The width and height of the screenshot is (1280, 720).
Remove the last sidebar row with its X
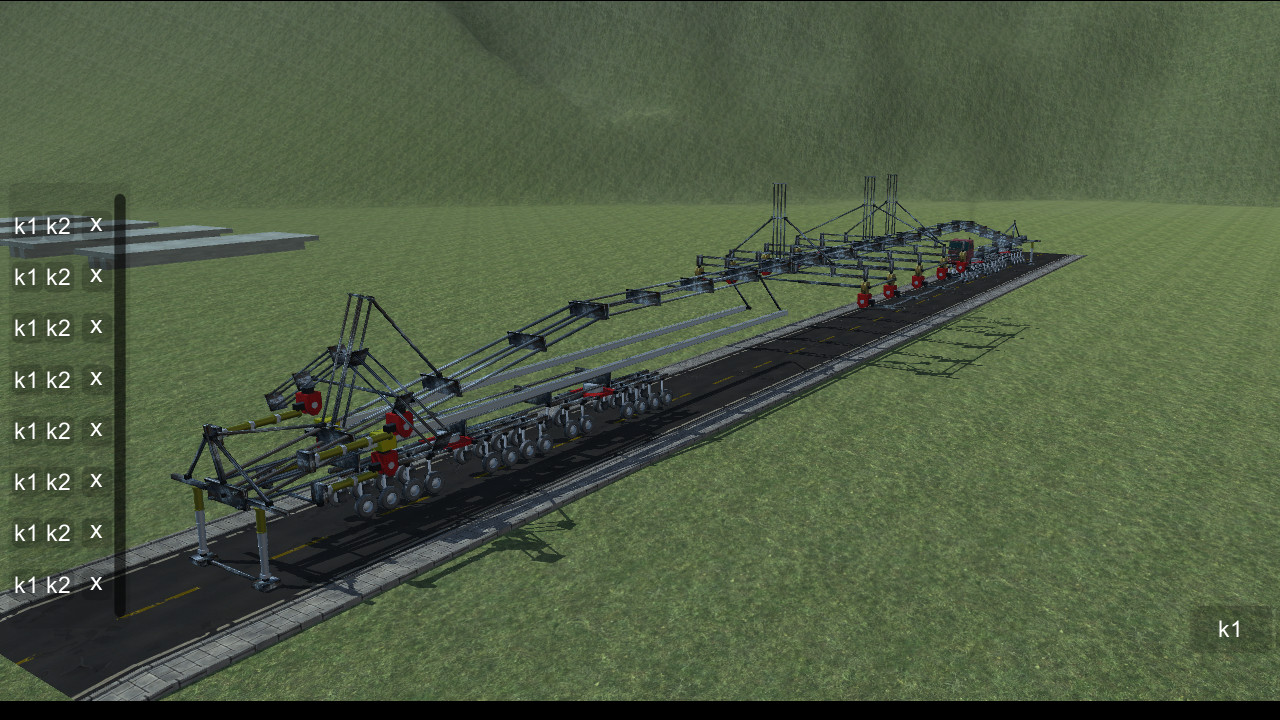(95, 584)
